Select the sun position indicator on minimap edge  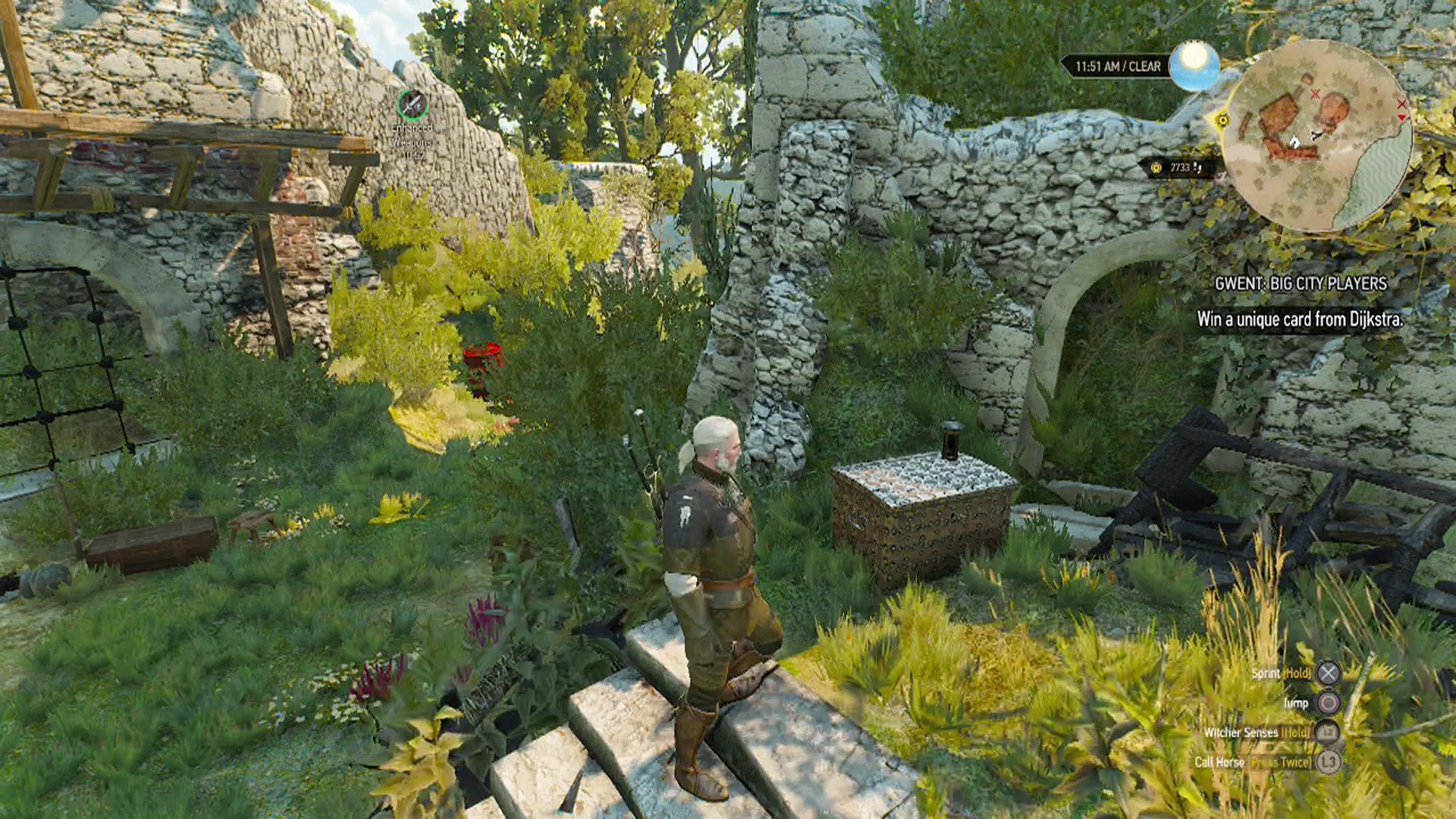1223,120
